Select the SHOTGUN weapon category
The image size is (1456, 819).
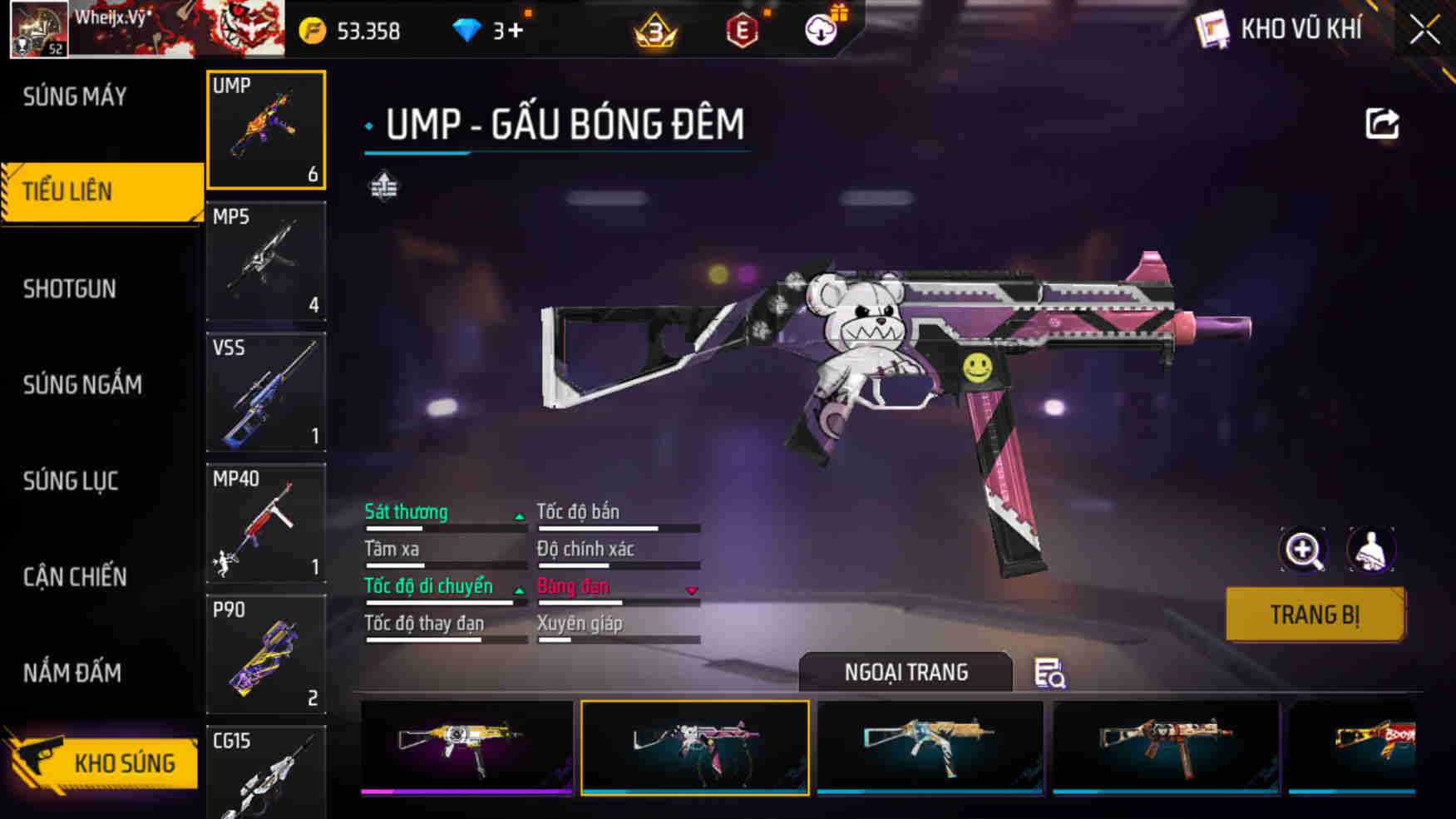point(70,289)
